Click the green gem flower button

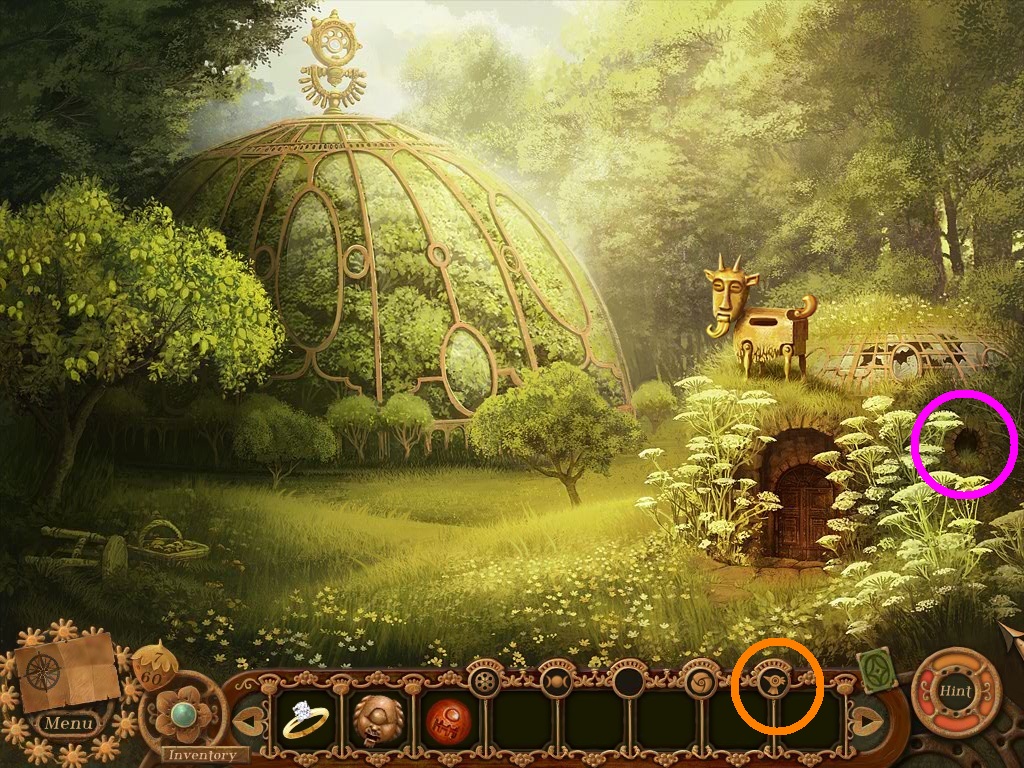click(181, 713)
